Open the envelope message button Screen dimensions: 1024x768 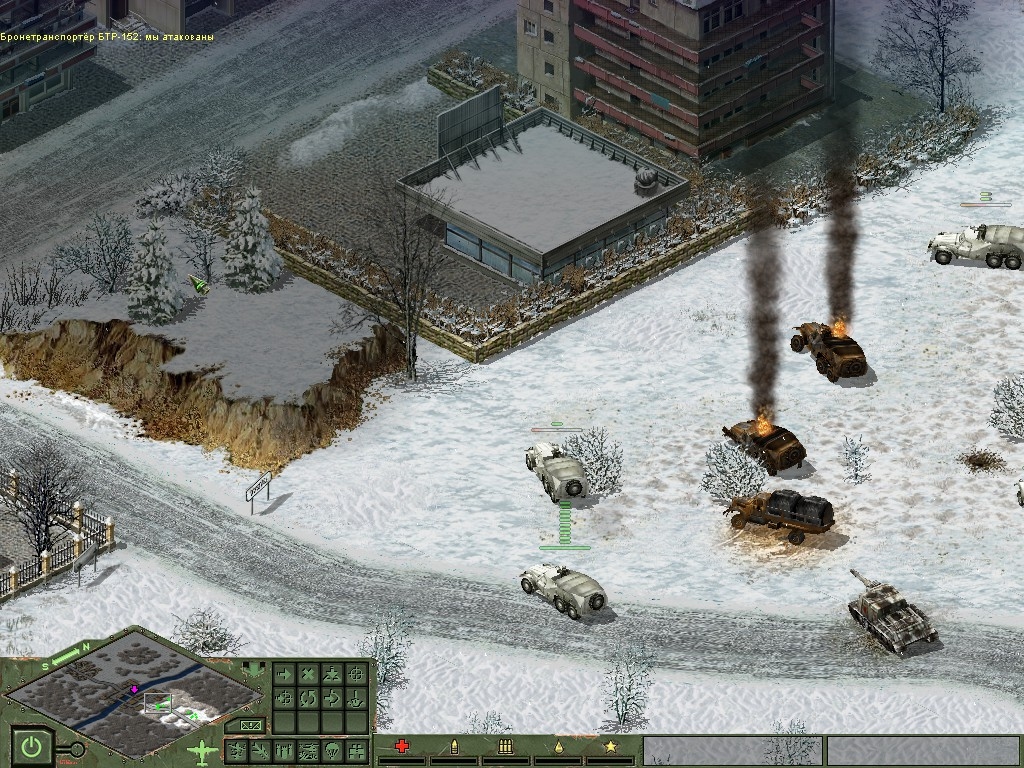coord(250,725)
